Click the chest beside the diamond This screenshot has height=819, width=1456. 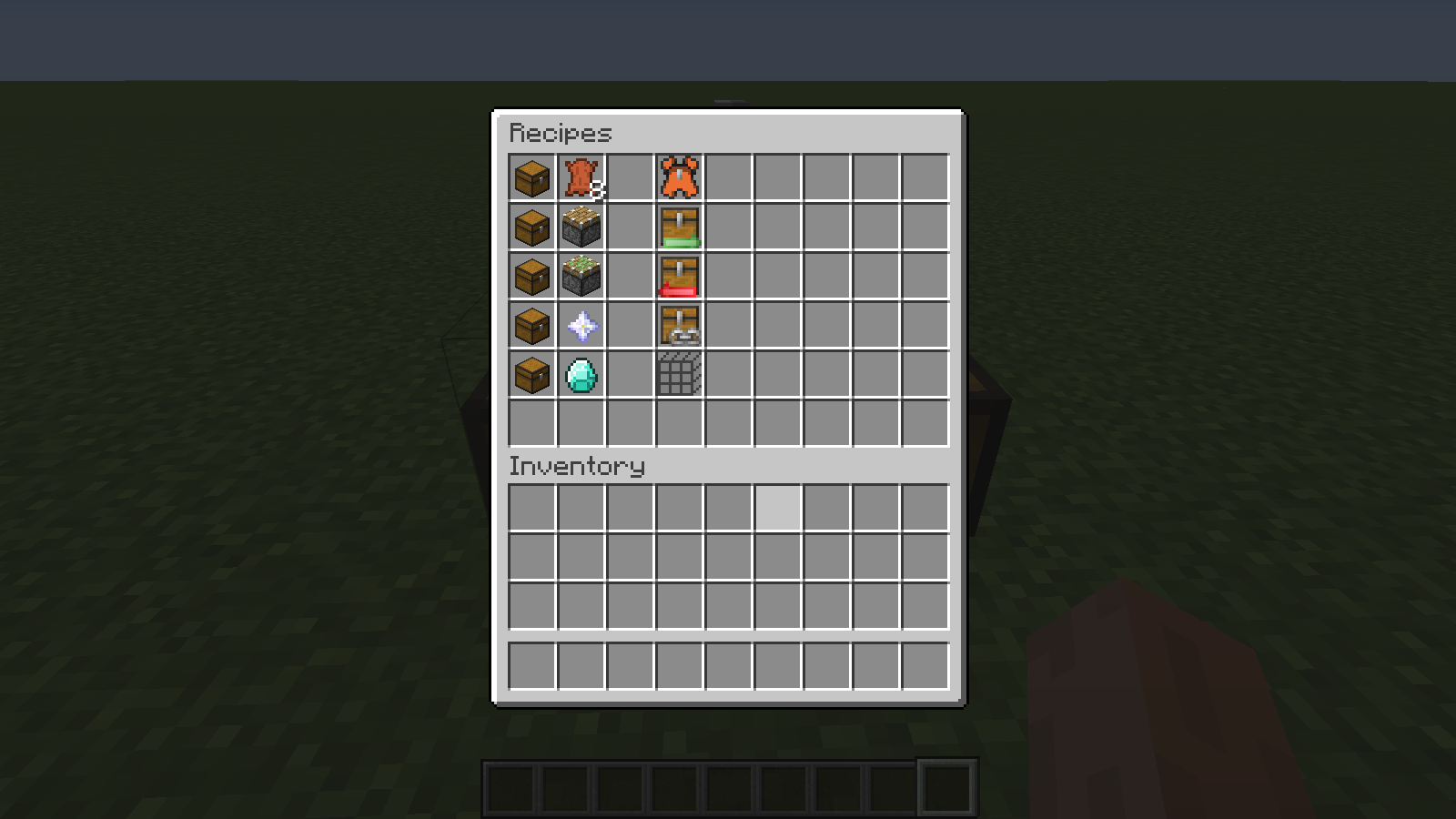click(x=531, y=375)
